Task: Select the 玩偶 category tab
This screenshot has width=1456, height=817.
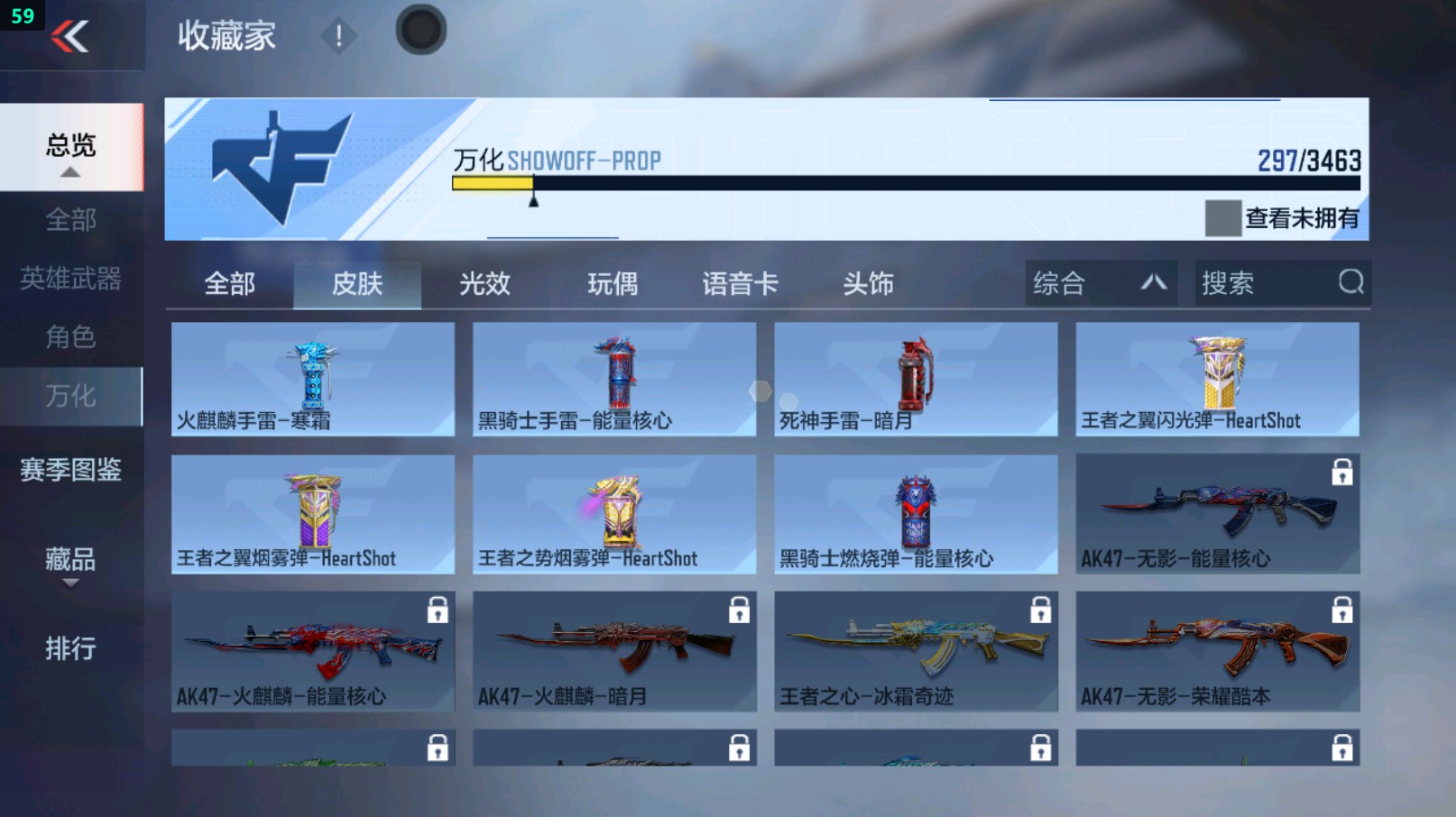Action: pos(613,283)
